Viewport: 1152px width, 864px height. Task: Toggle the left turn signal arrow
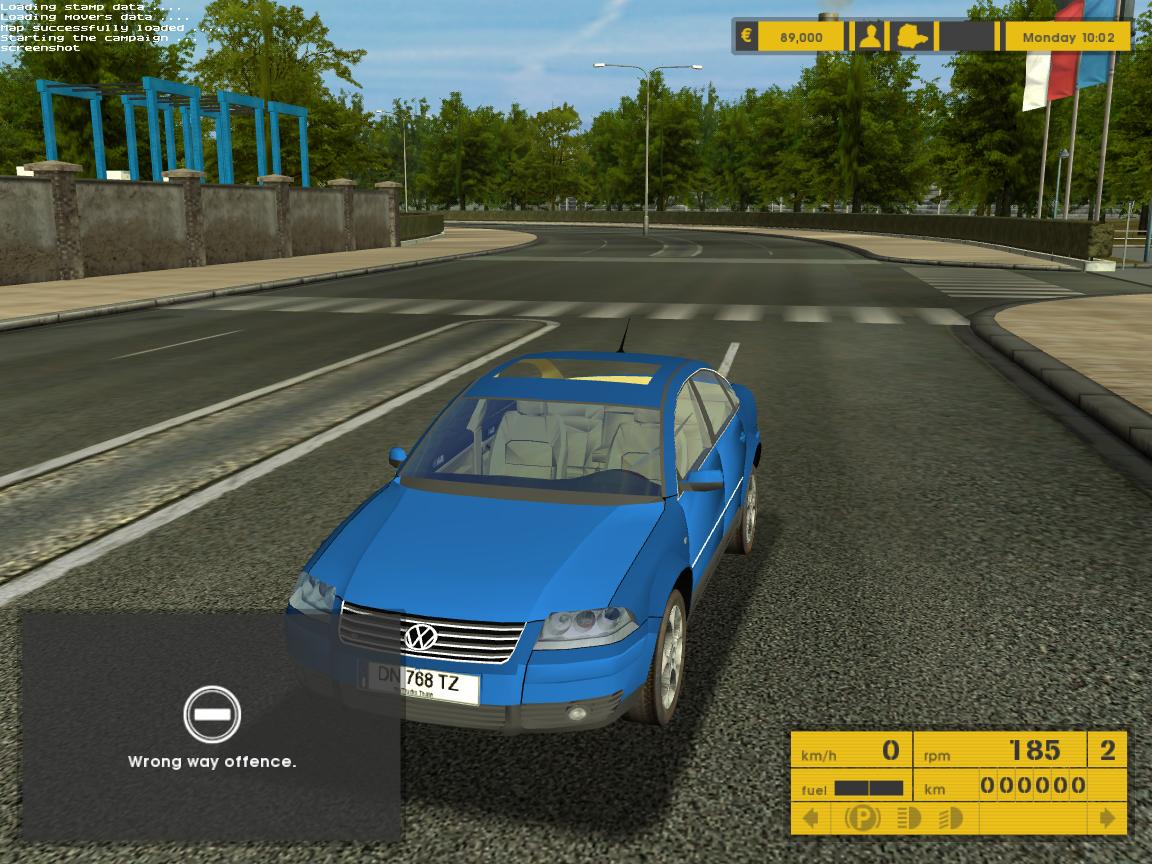coord(811,818)
